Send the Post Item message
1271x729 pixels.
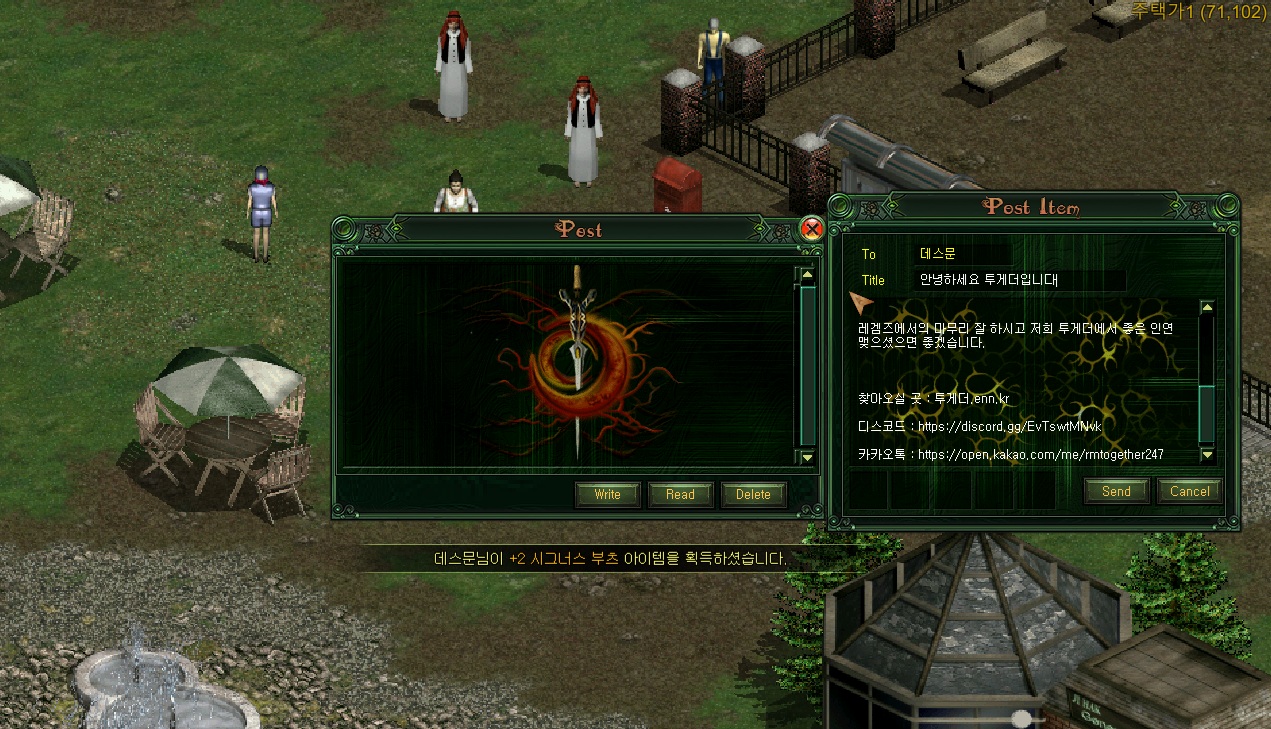coord(1116,491)
